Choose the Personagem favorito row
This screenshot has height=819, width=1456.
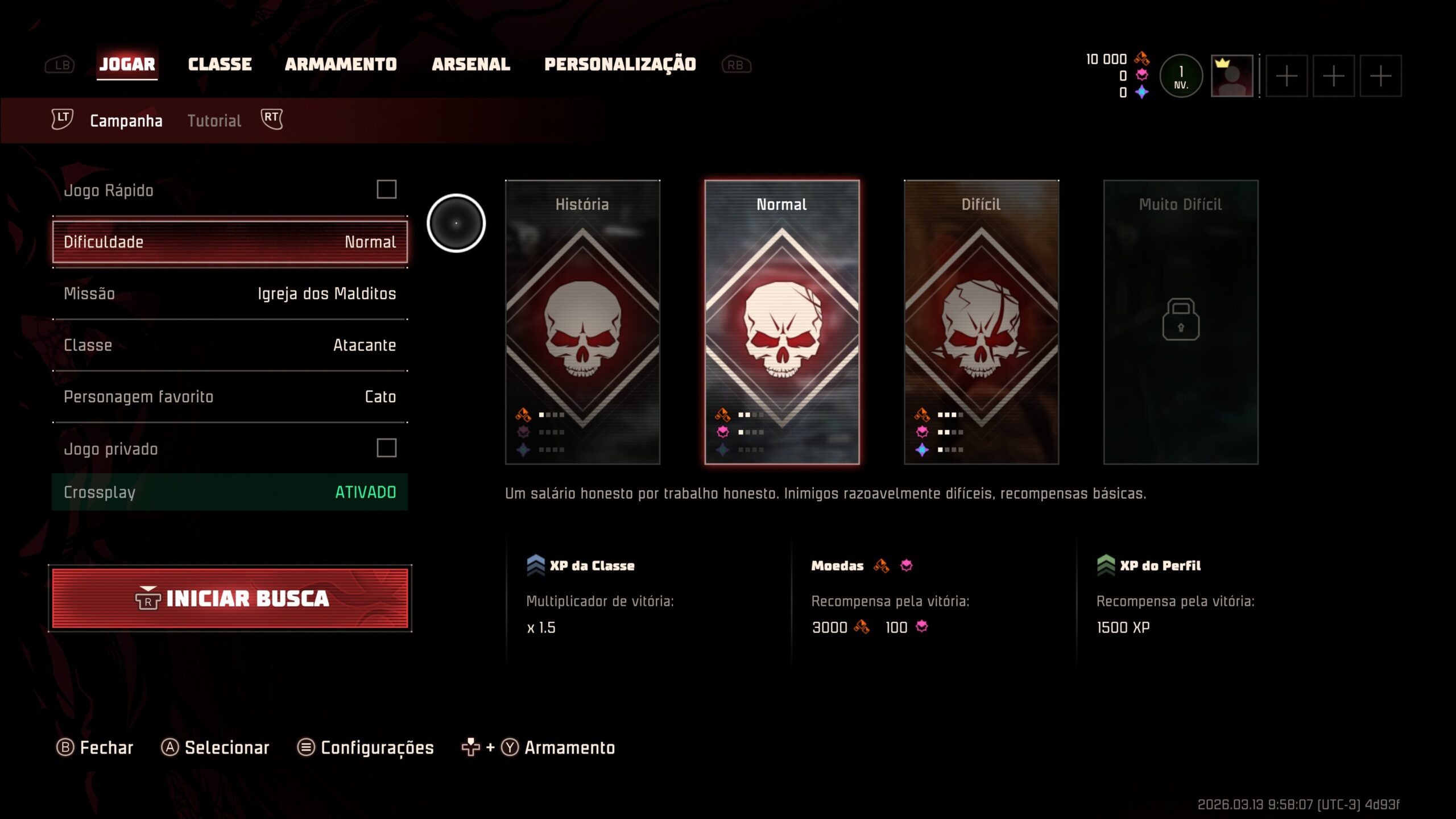[x=230, y=397]
